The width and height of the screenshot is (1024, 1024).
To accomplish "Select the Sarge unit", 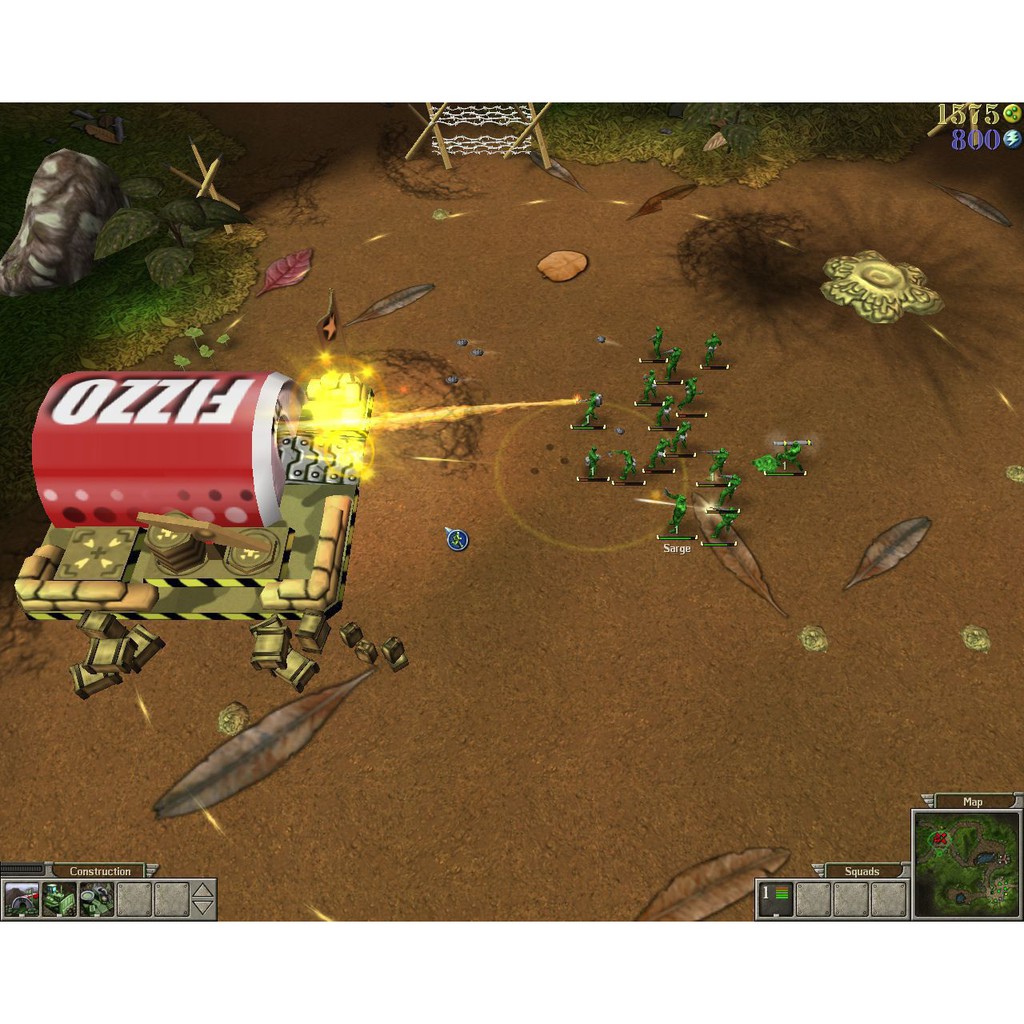I will point(678,514).
